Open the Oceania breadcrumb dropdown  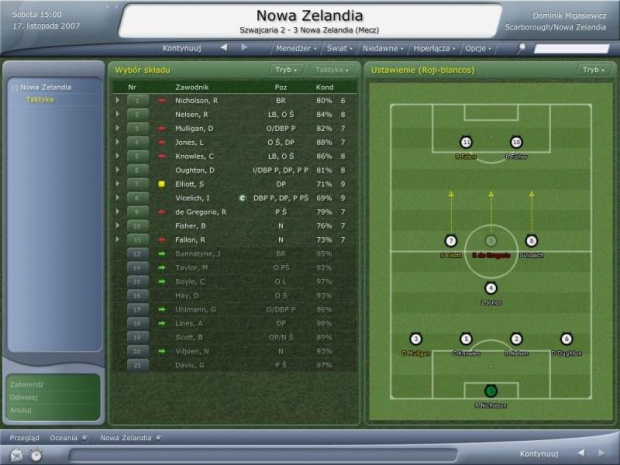tap(69, 438)
